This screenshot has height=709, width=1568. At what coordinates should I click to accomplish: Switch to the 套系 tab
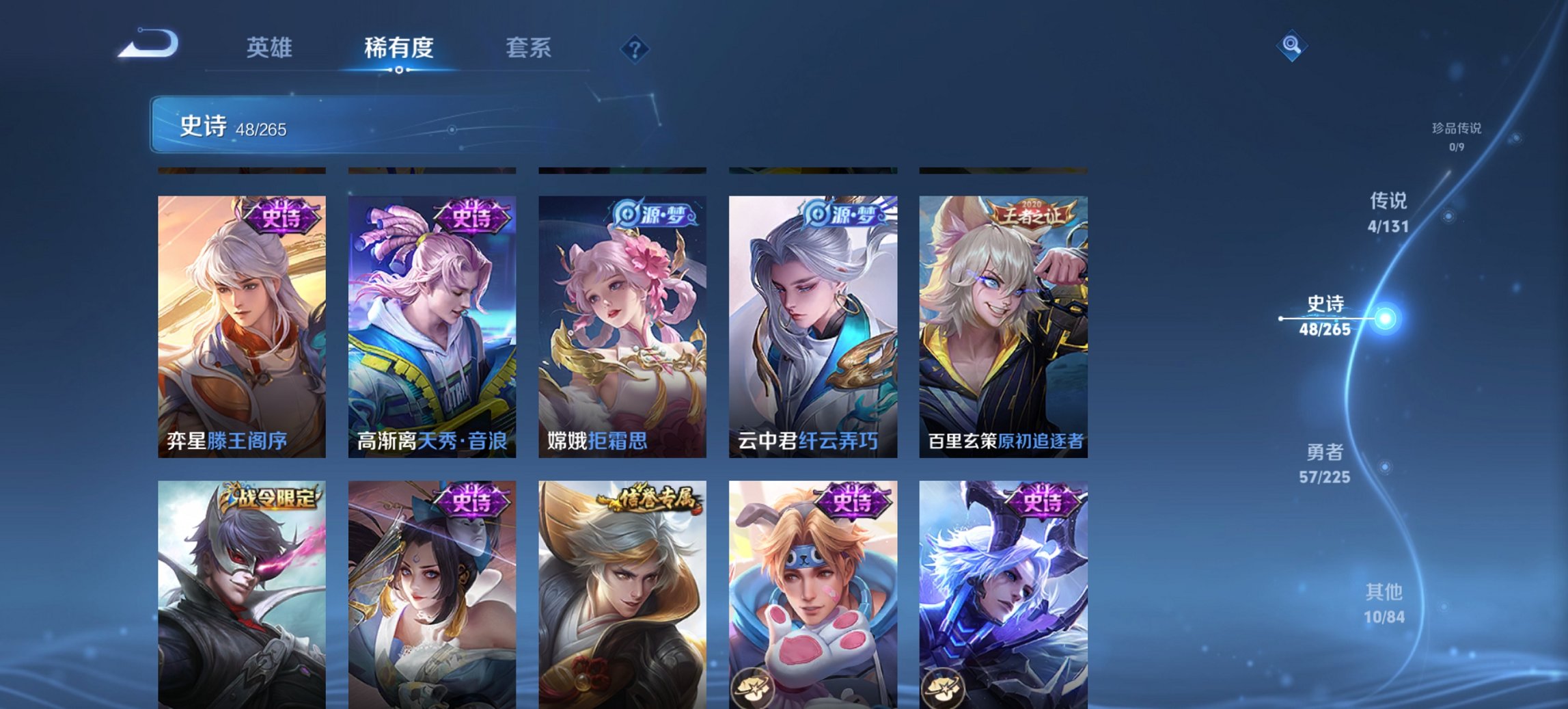[x=529, y=49]
